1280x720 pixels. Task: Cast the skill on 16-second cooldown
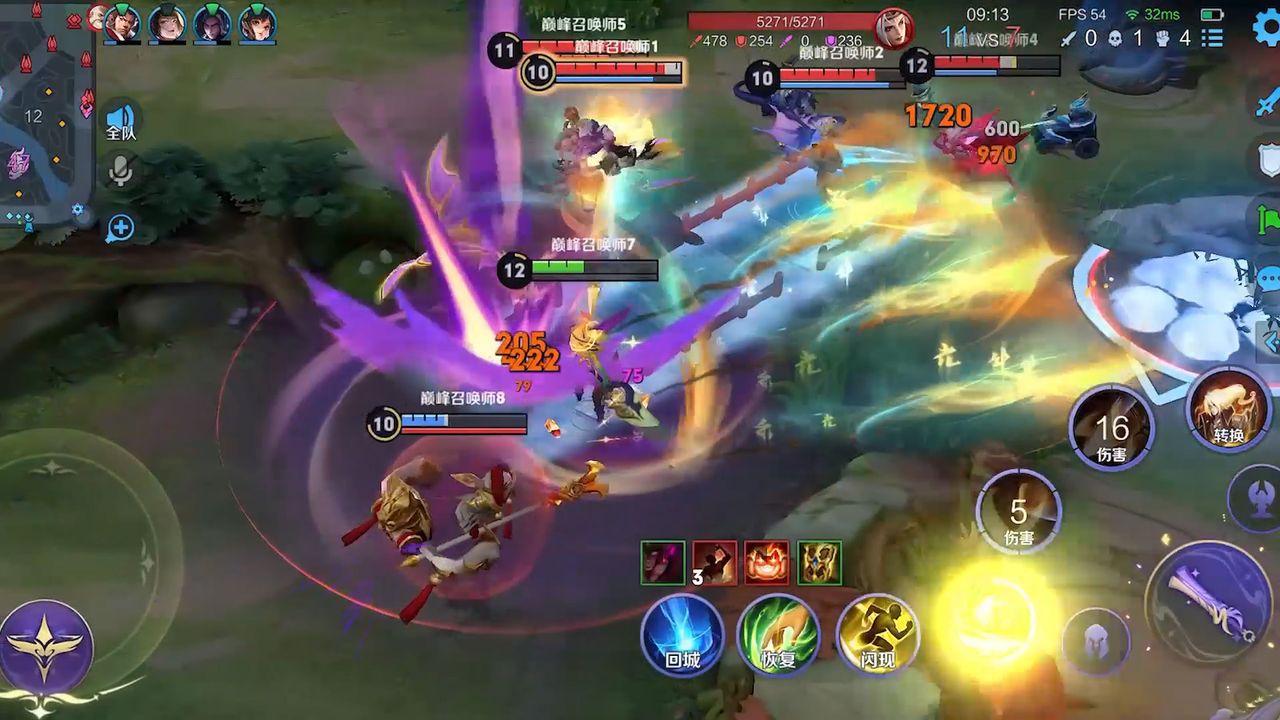click(1111, 429)
